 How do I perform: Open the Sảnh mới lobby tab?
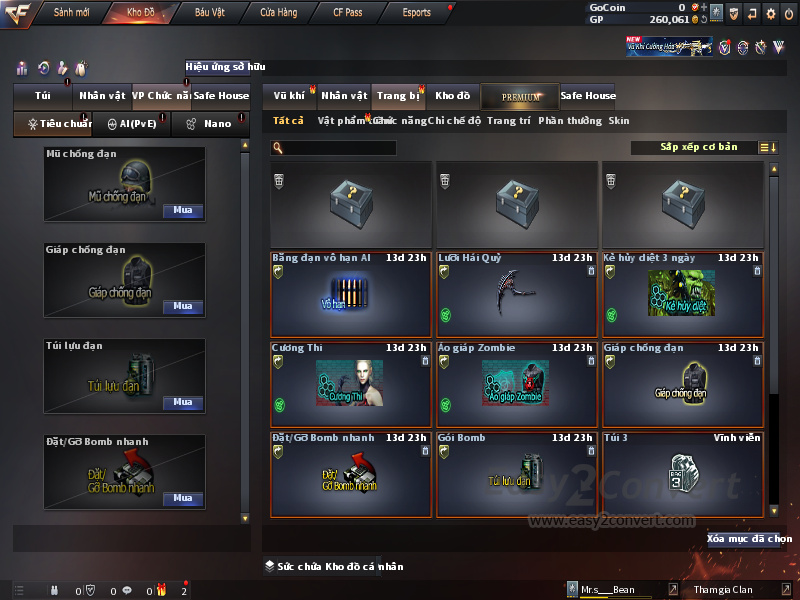[71, 13]
